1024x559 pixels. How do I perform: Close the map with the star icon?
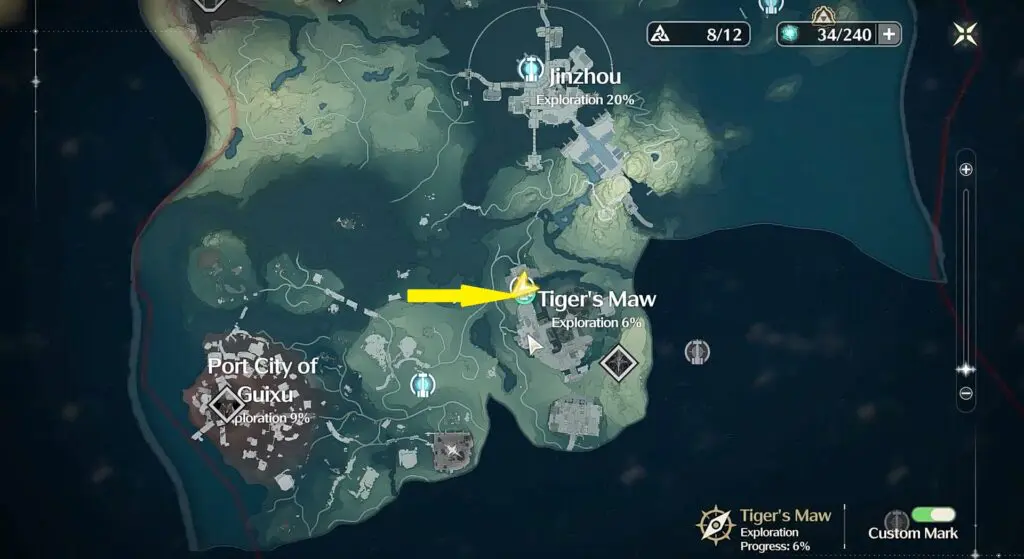pos(965,35)
